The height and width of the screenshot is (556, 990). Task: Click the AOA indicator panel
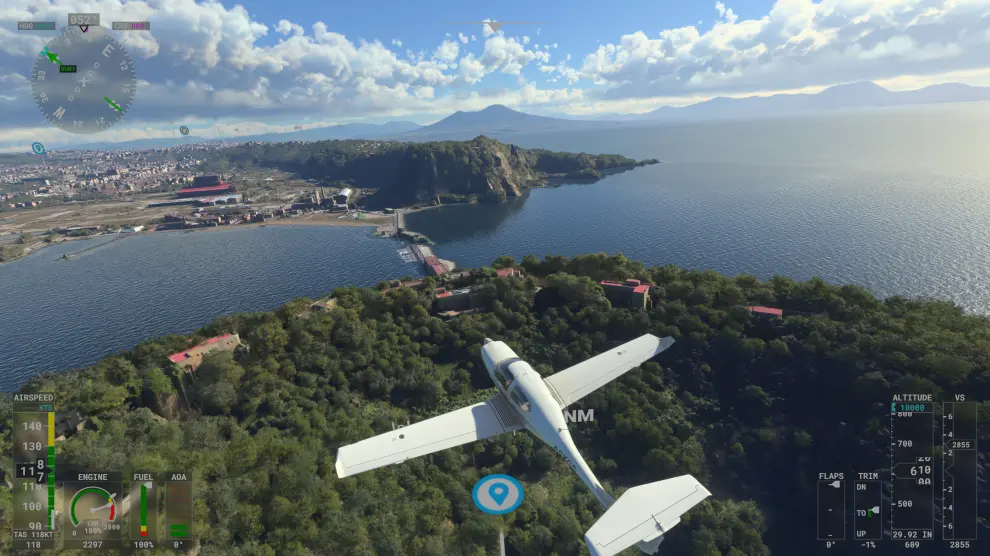(x=178, y=510)
